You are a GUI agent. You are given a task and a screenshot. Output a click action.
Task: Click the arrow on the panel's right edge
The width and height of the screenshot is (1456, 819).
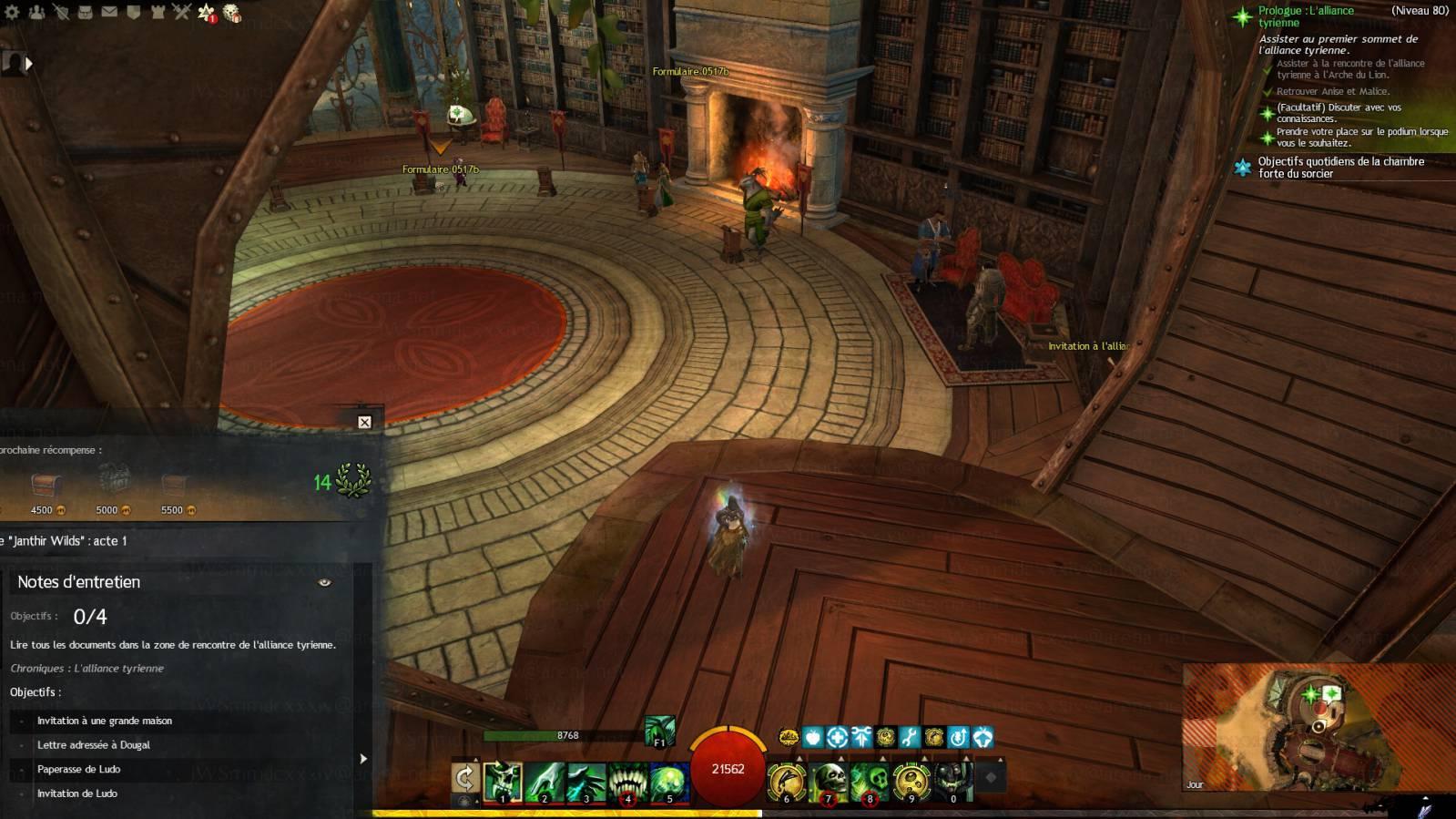[x=363, y=758]
